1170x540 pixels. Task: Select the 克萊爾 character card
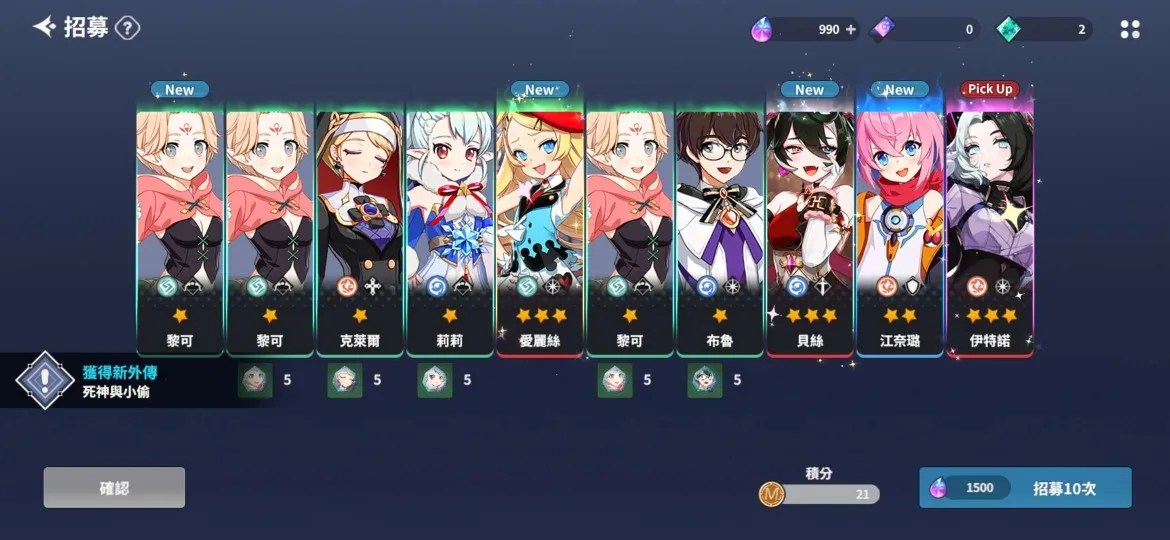point(360,230)
